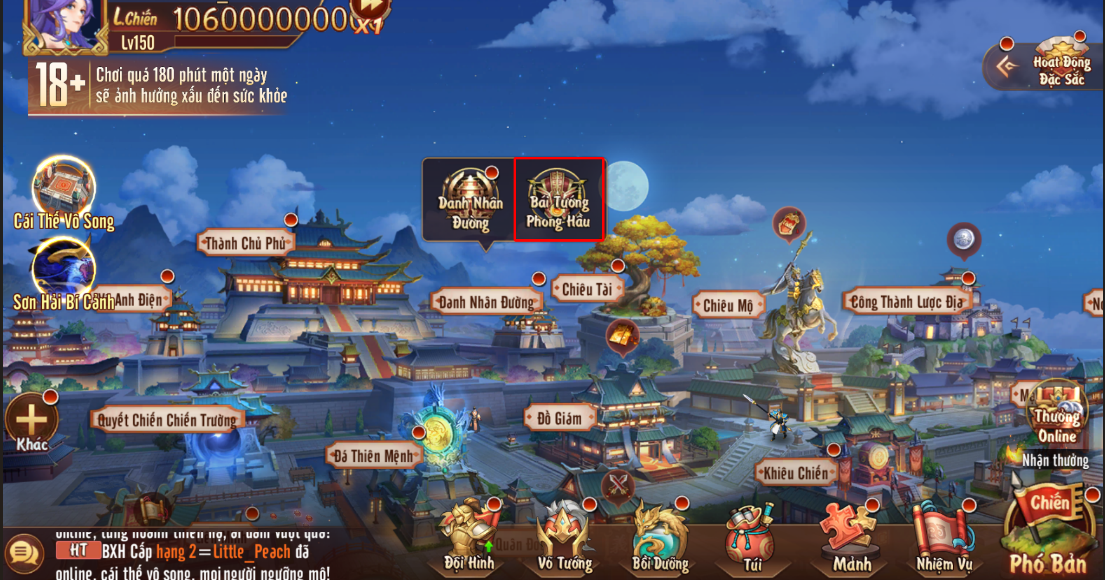Viewport: 1105px width, 580px height.
Task: Click the player avatar portrait
Action: pos(65,22)
